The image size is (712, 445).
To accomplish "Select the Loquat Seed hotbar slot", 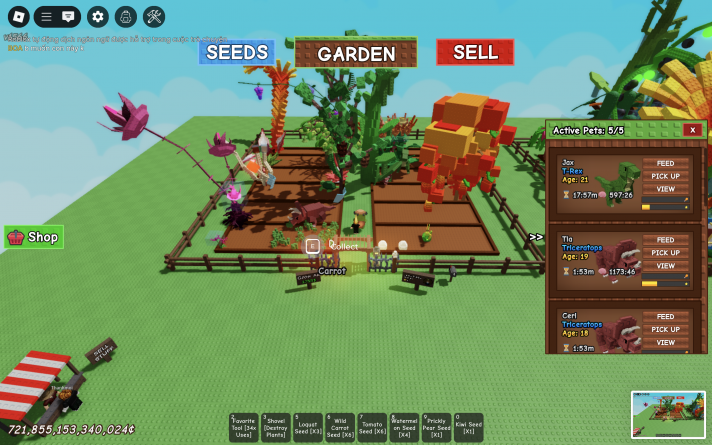I will tap(308, 427).
